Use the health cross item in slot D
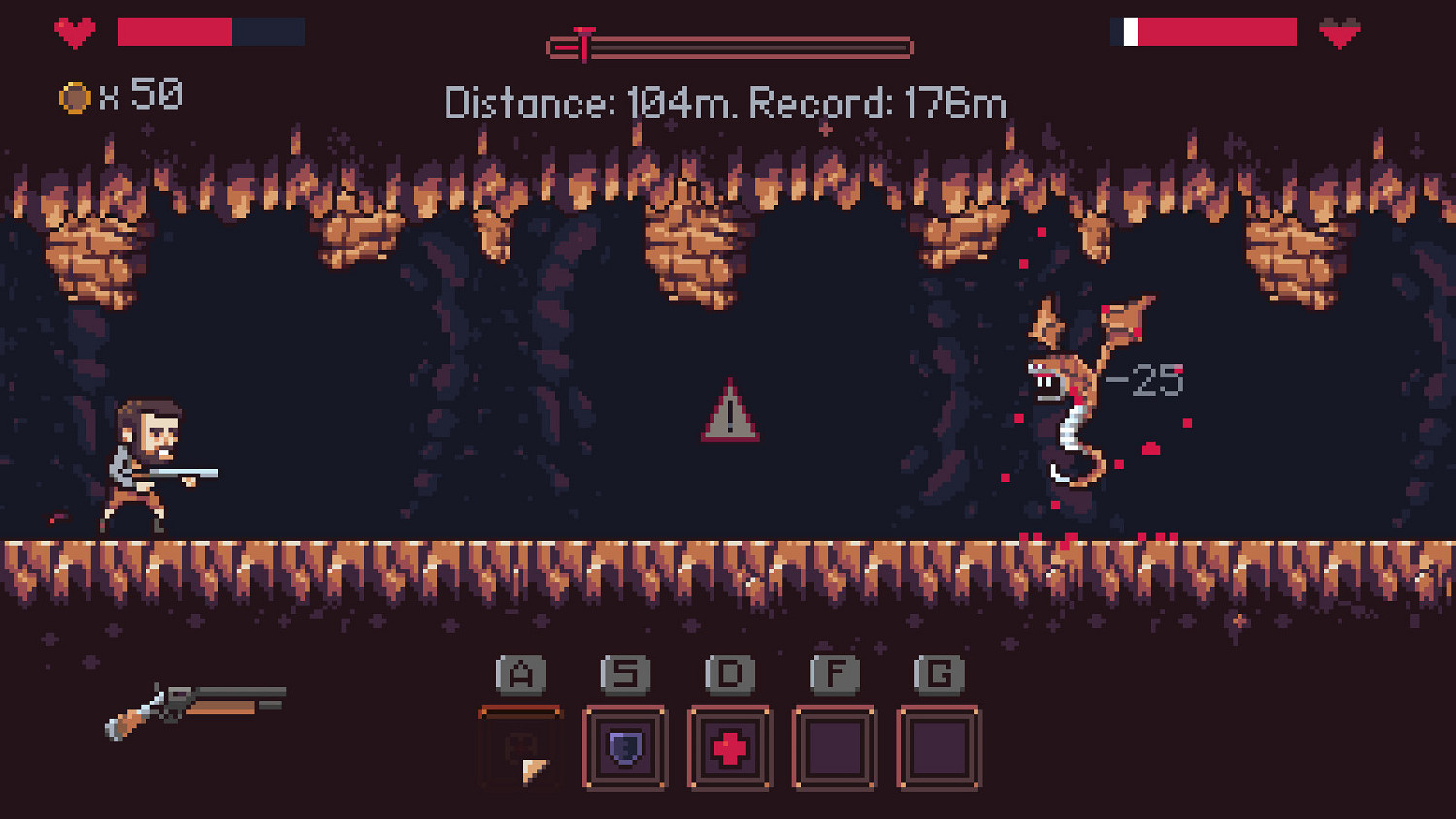This screenshot has height=819, width=1456. click(729, 747)
